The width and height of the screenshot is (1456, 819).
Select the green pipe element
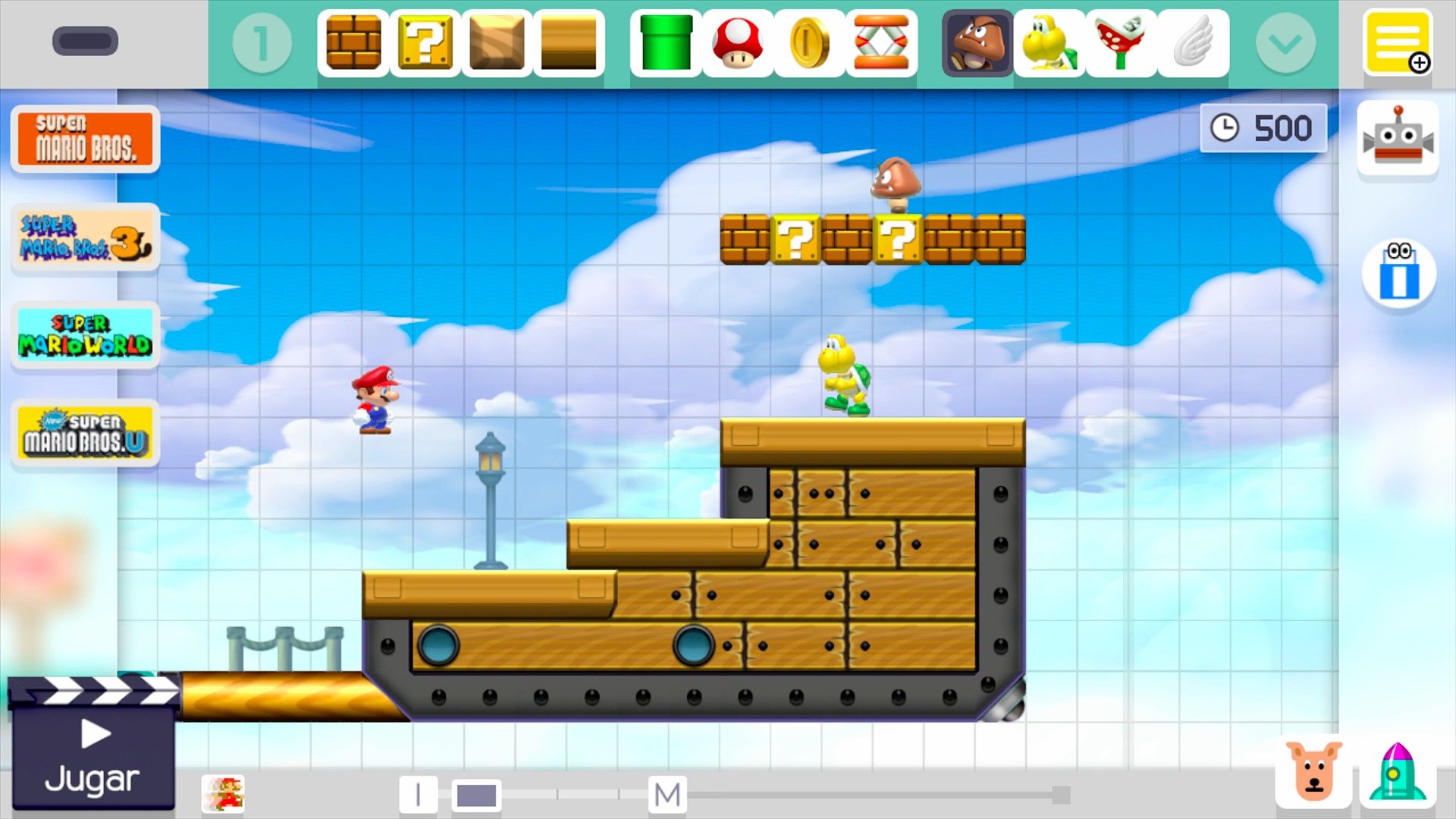click(665, 43)
